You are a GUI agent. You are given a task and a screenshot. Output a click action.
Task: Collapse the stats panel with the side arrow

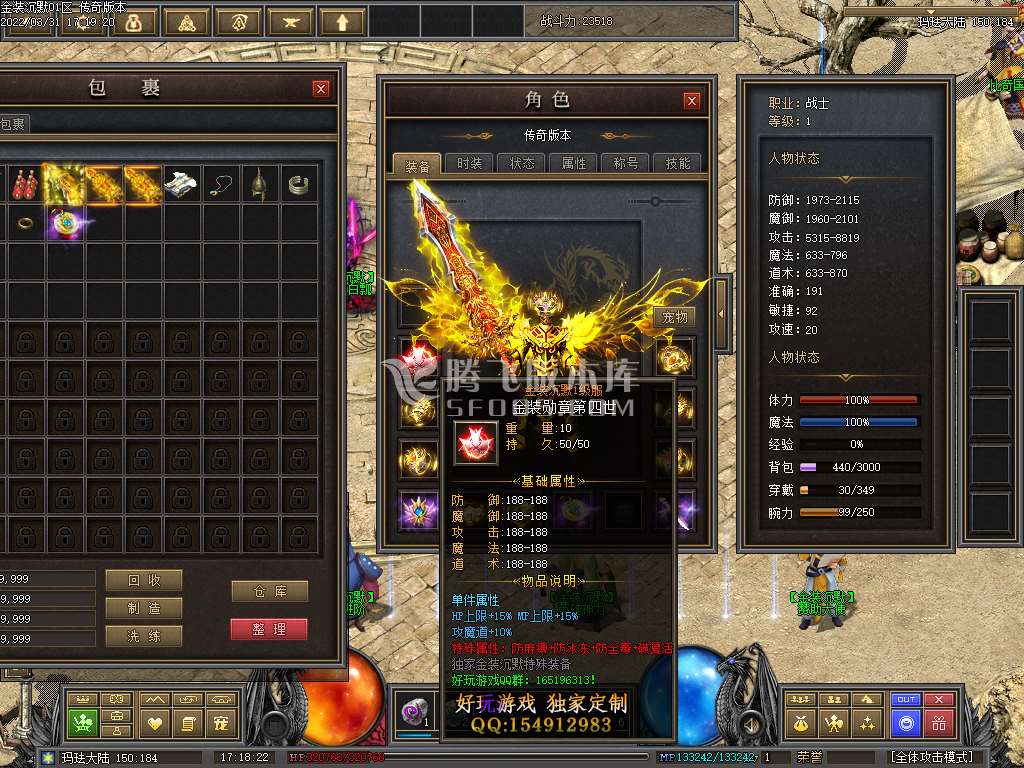tap(719, 314)
